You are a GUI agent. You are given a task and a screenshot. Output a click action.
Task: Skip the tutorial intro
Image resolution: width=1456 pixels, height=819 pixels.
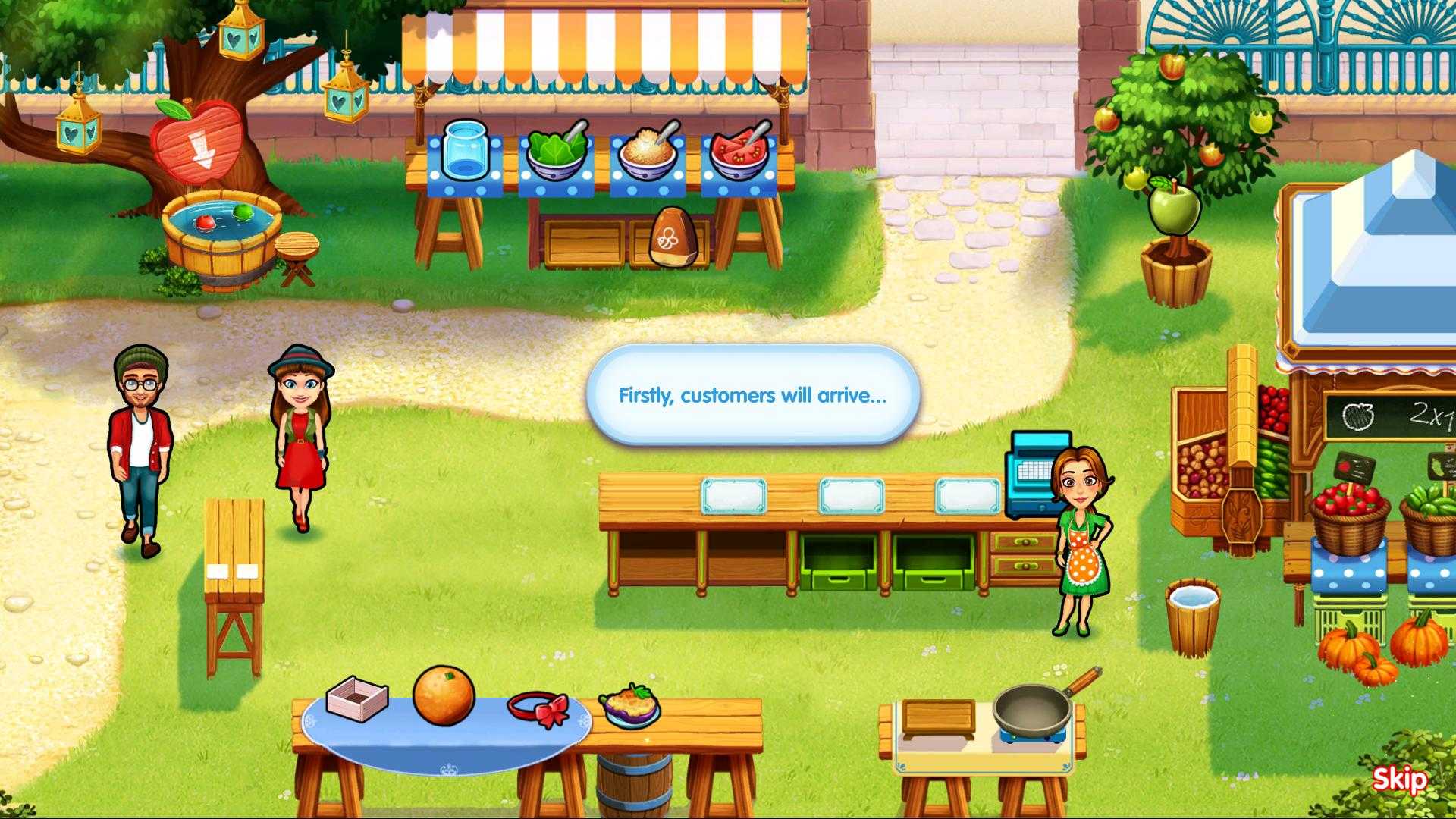tap(1399, 779)
